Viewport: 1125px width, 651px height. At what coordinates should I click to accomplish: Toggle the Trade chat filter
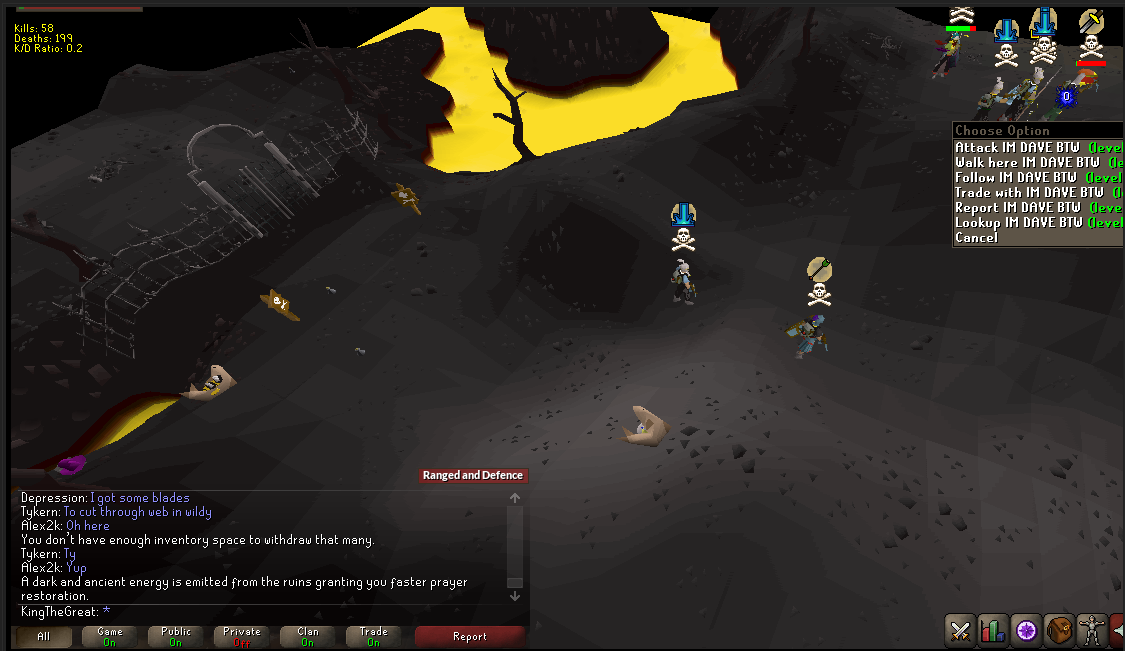click(374, 636)
